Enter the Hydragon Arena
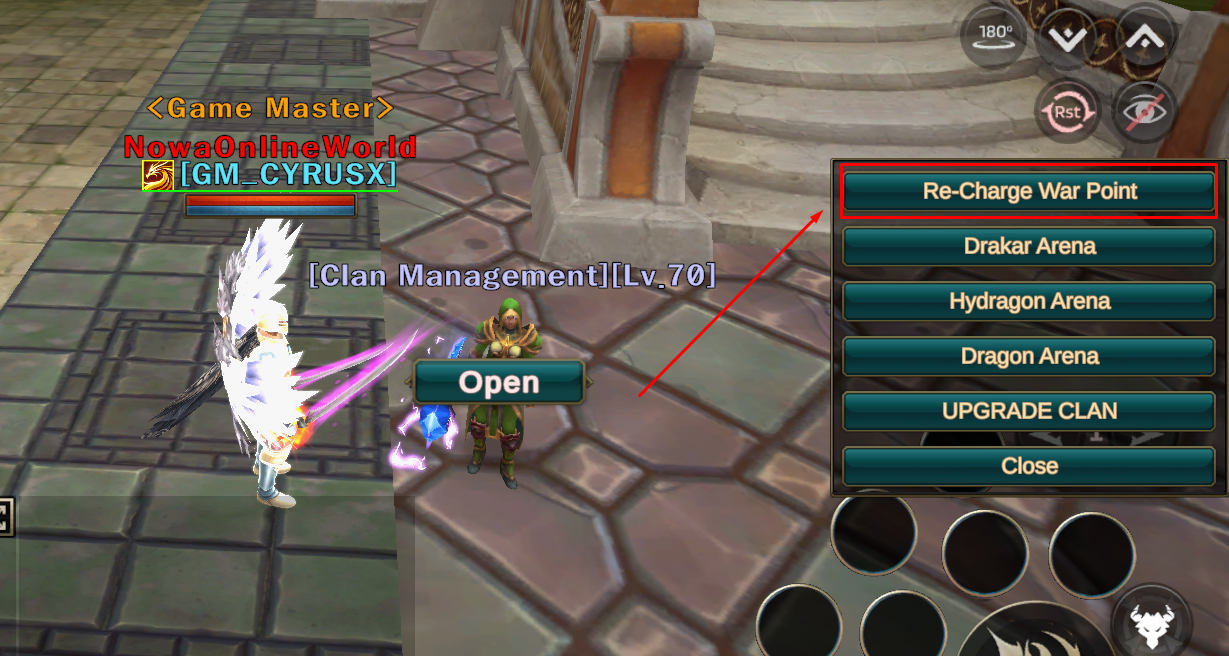The height and width of the screenshot is (656, 1229). point(1029,301)
